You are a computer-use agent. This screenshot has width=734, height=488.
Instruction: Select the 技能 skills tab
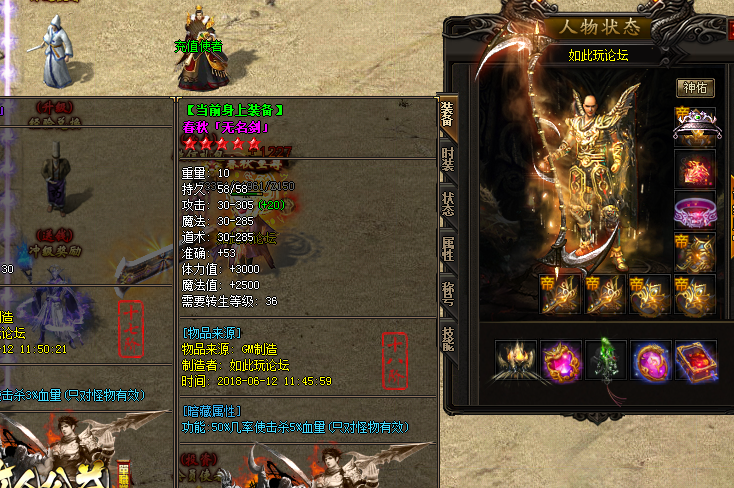click(447, 336)
